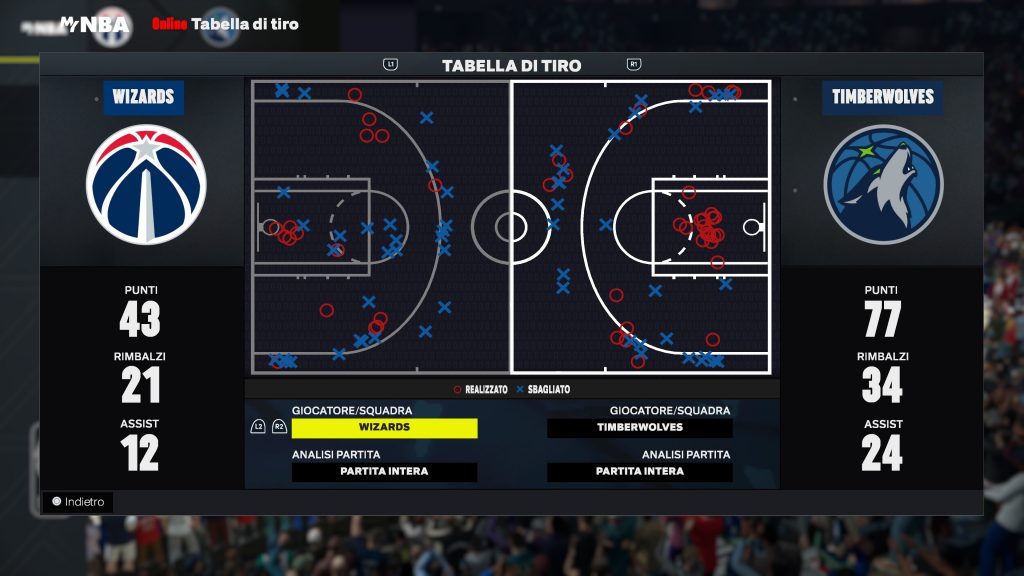
Task: Change Partita Intera filter under the Wizards selector
Action: (384, 471)
